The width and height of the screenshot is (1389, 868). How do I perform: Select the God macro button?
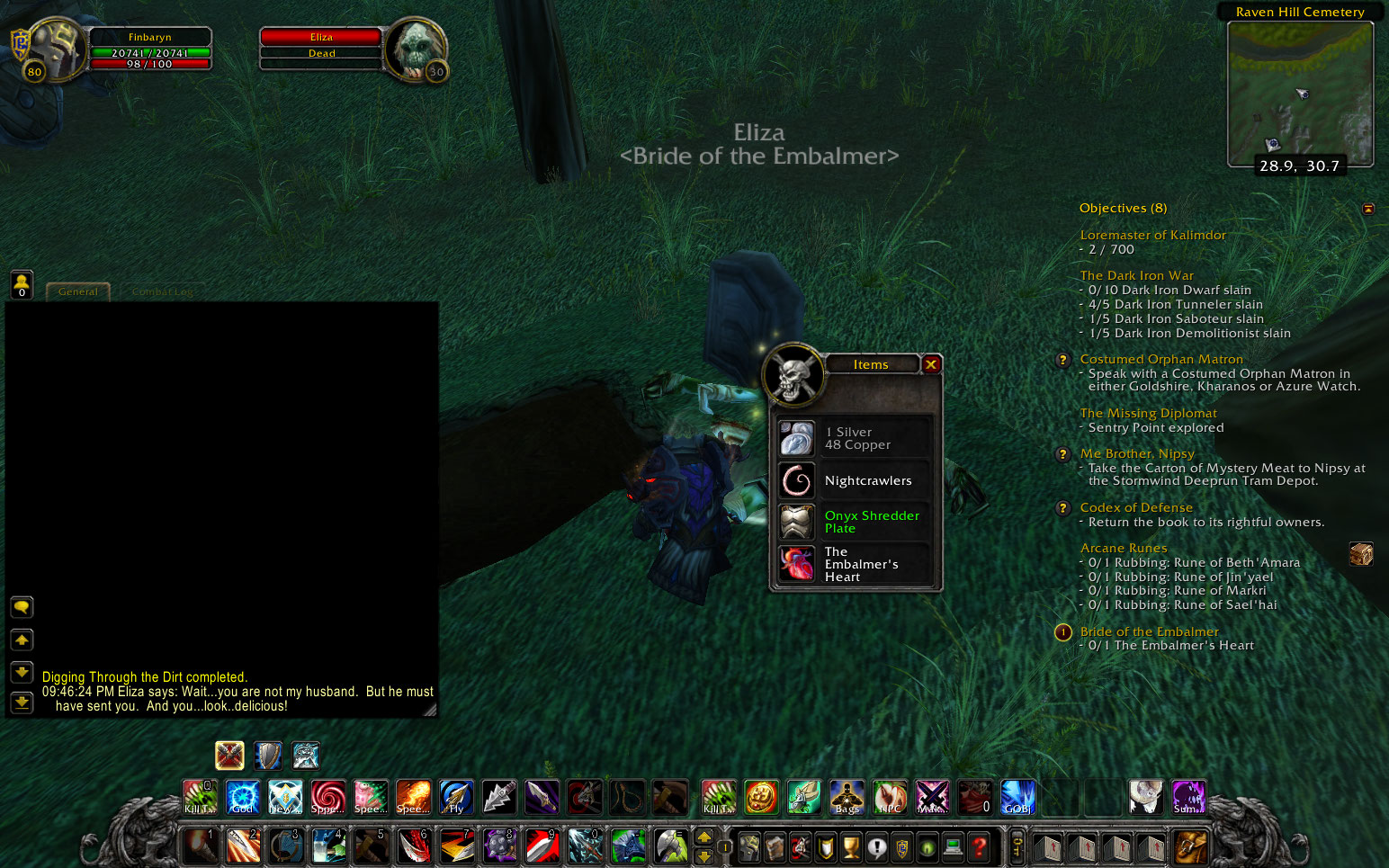[x=241, y=795]
